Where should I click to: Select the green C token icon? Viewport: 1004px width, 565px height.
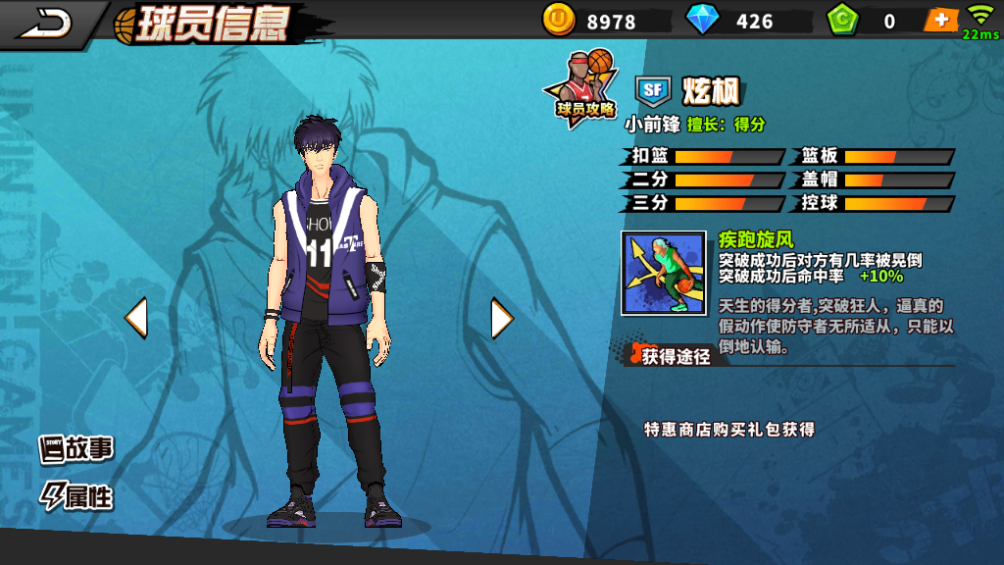tap(844, 20)
